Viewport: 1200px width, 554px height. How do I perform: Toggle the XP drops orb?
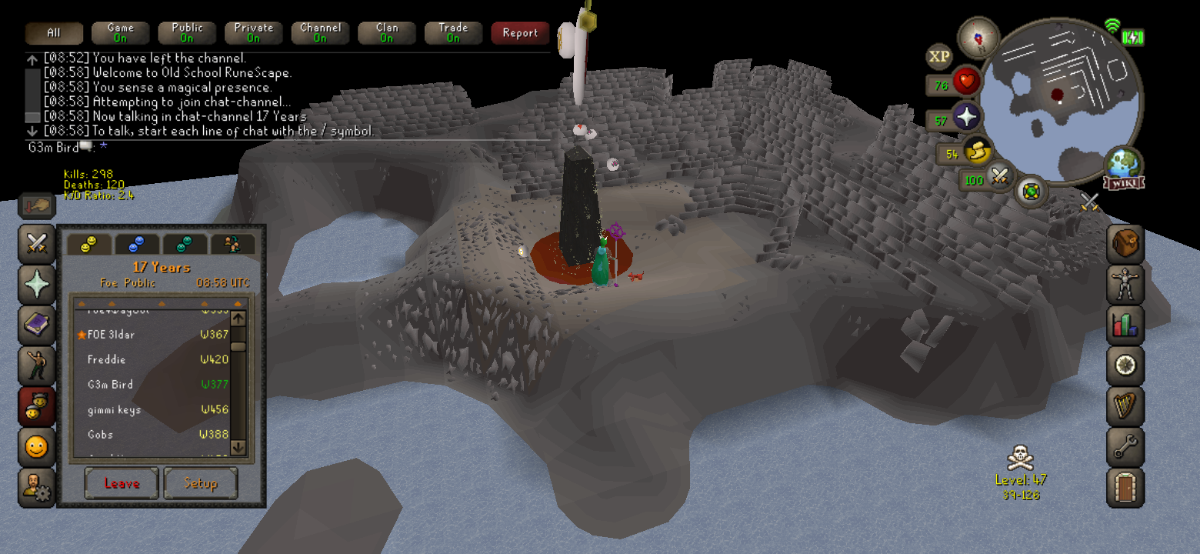(939, 56)
